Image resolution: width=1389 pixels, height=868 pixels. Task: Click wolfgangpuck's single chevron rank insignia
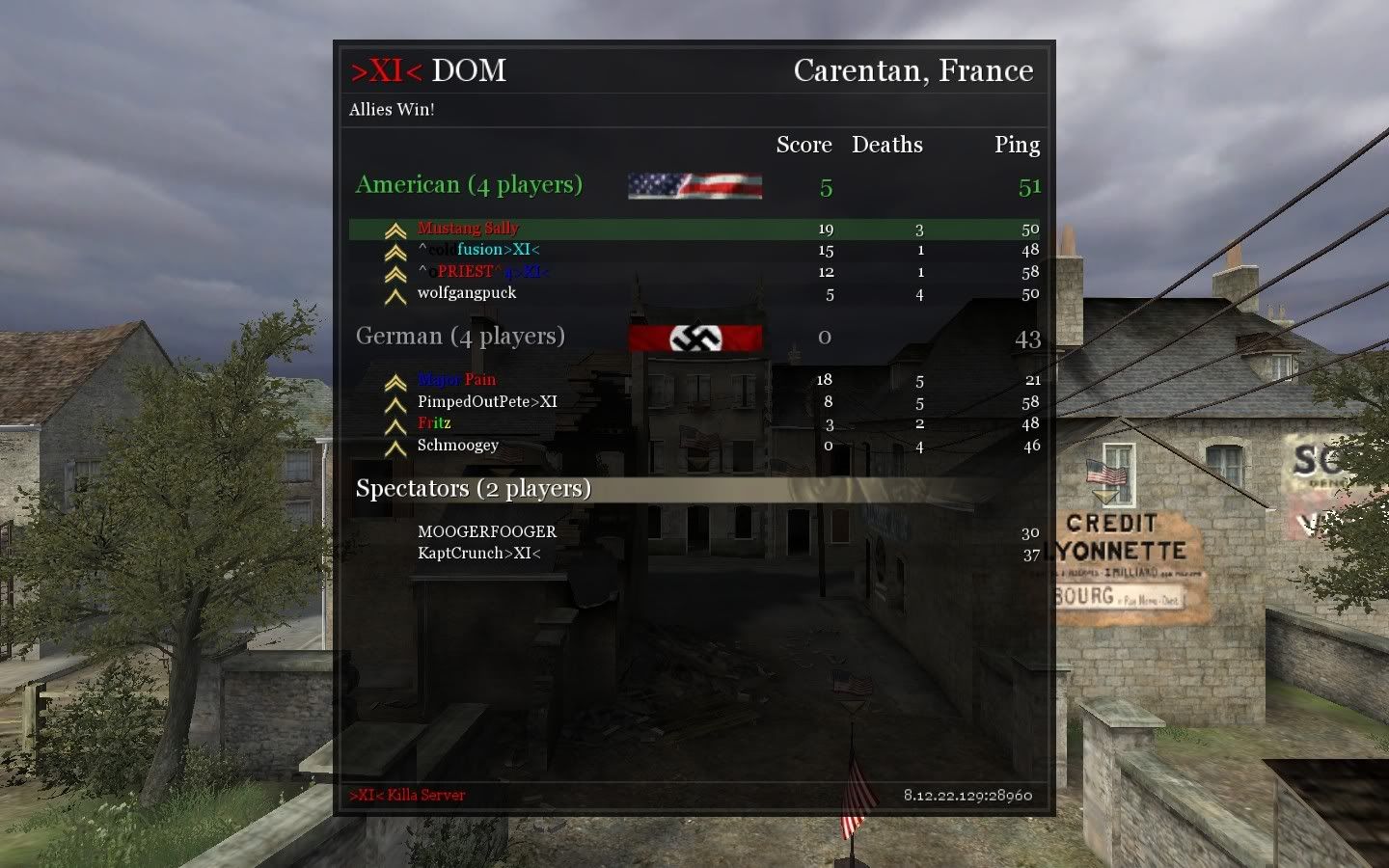(395, 294)
